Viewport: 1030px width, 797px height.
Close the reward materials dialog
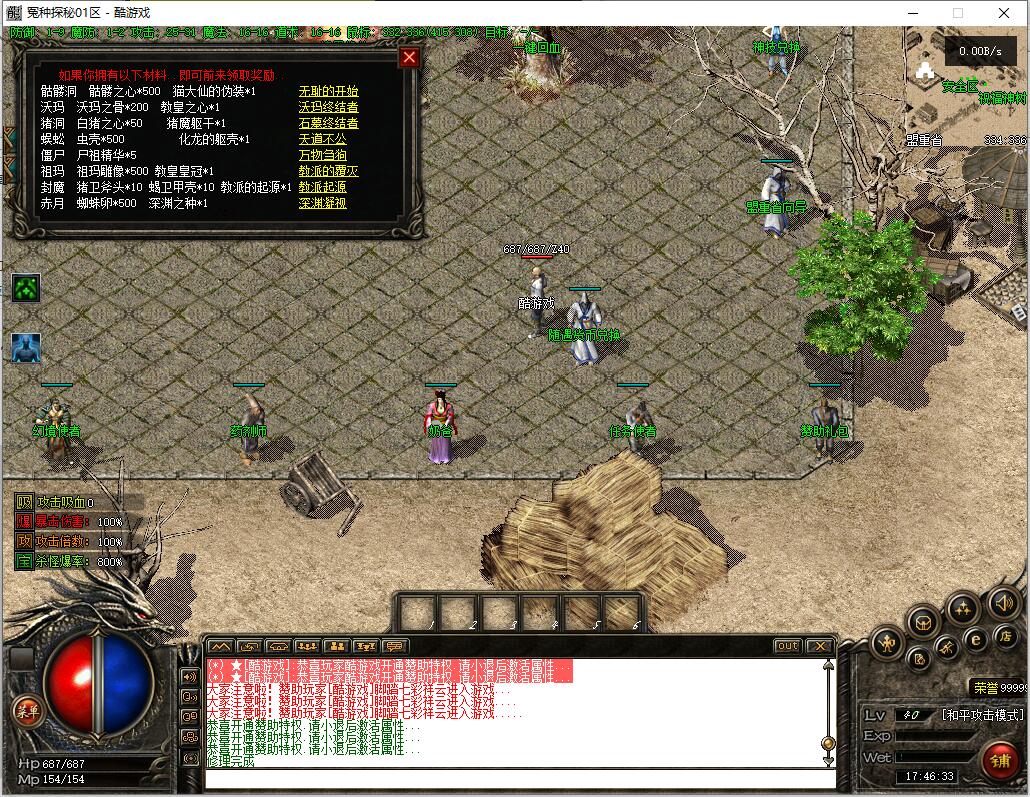[408, 57]
